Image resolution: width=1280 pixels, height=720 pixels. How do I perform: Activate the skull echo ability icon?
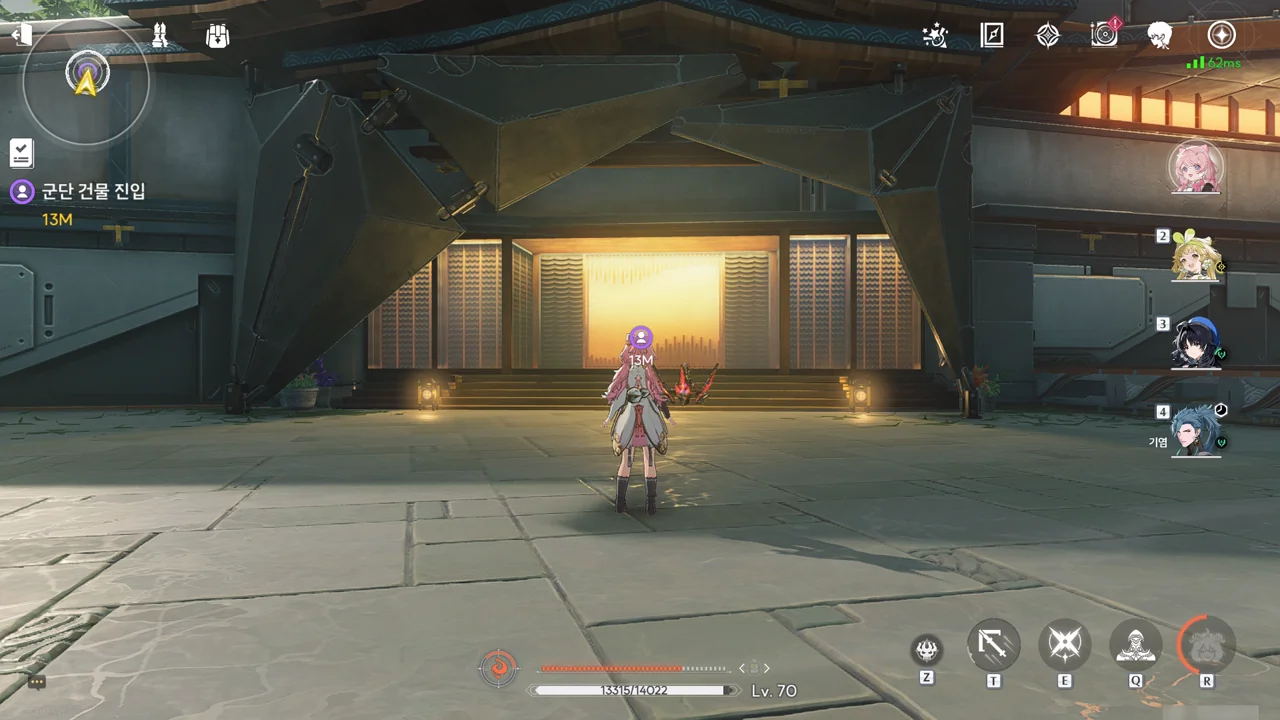(x=927, y=650)
